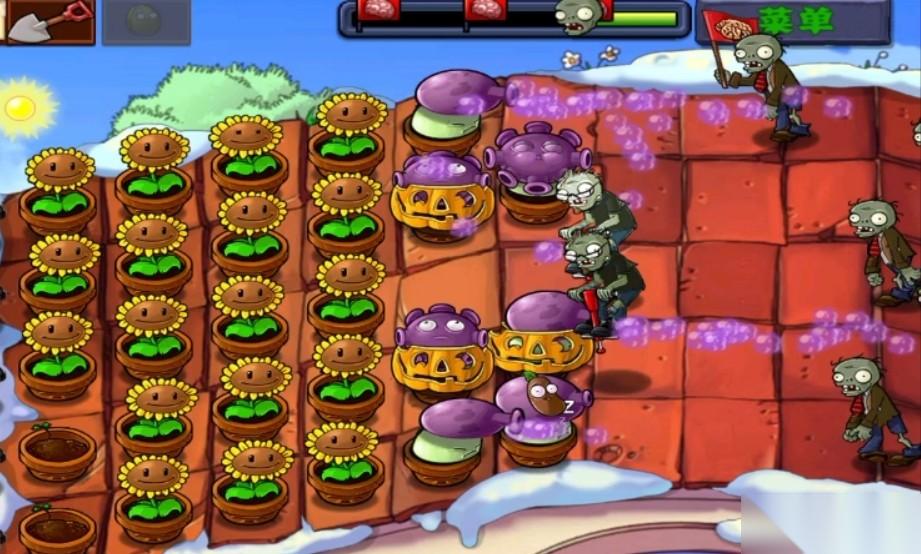The image size is (921, 554).
Task: Pick up the shovel tool
Action: (x=47, y=21)
